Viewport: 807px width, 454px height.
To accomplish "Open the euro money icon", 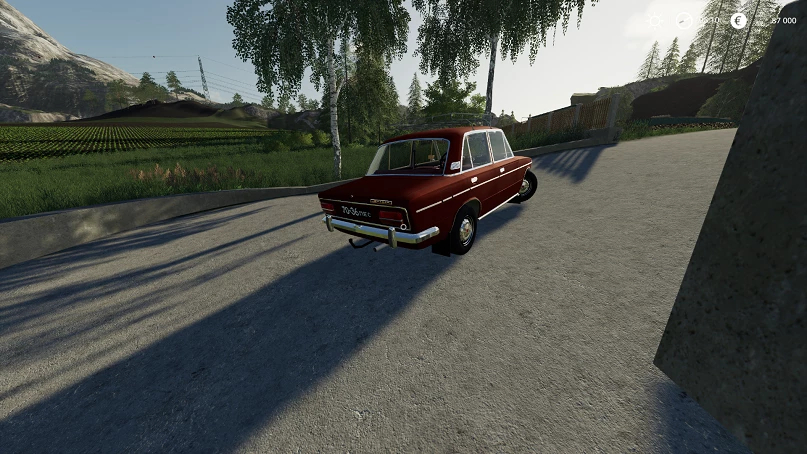I will 739,20.
